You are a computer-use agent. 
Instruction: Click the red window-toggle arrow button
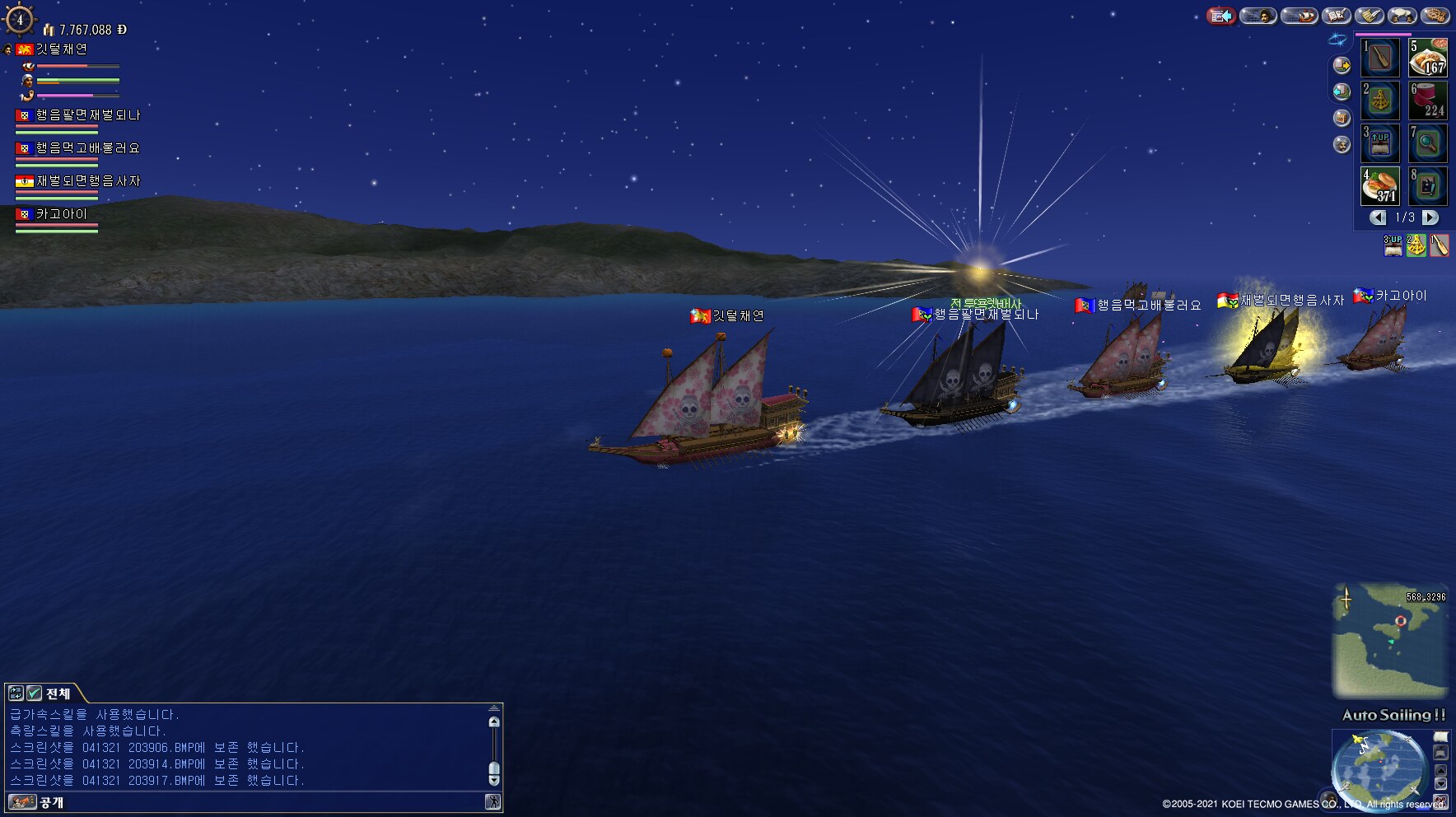click(1221, 16)
